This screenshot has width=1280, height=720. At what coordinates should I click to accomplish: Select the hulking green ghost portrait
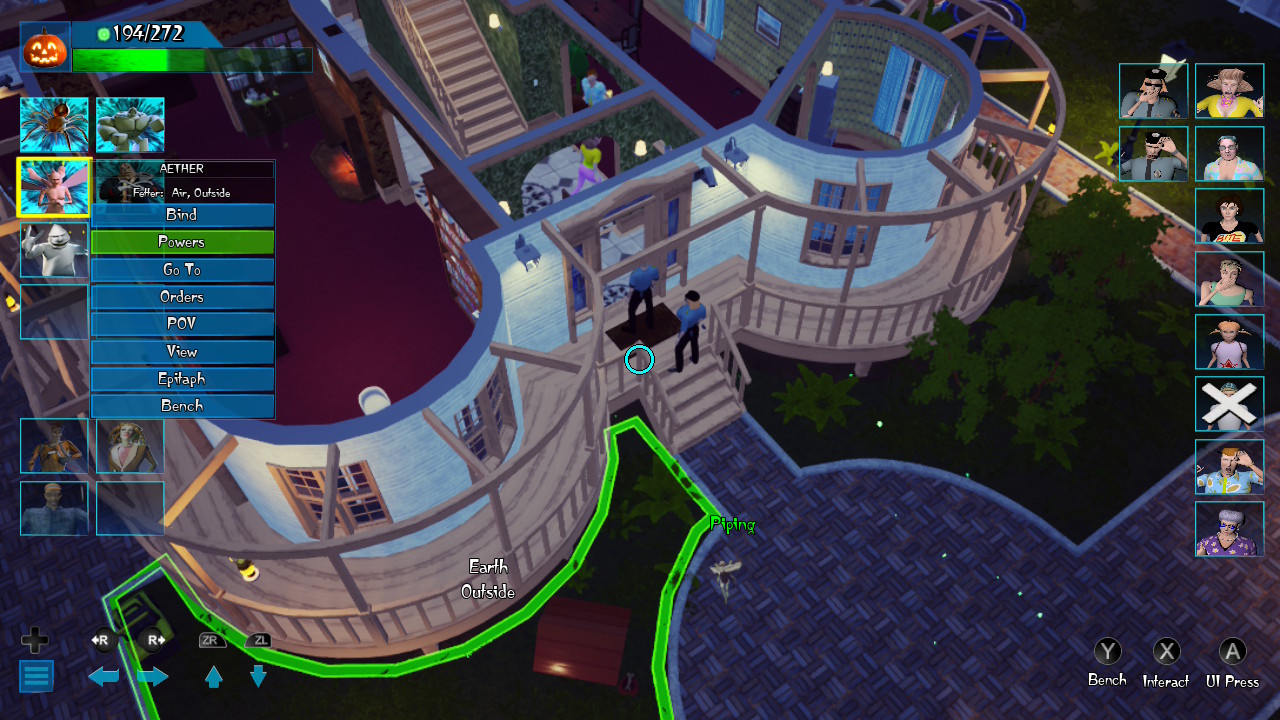tap(130, 125)
